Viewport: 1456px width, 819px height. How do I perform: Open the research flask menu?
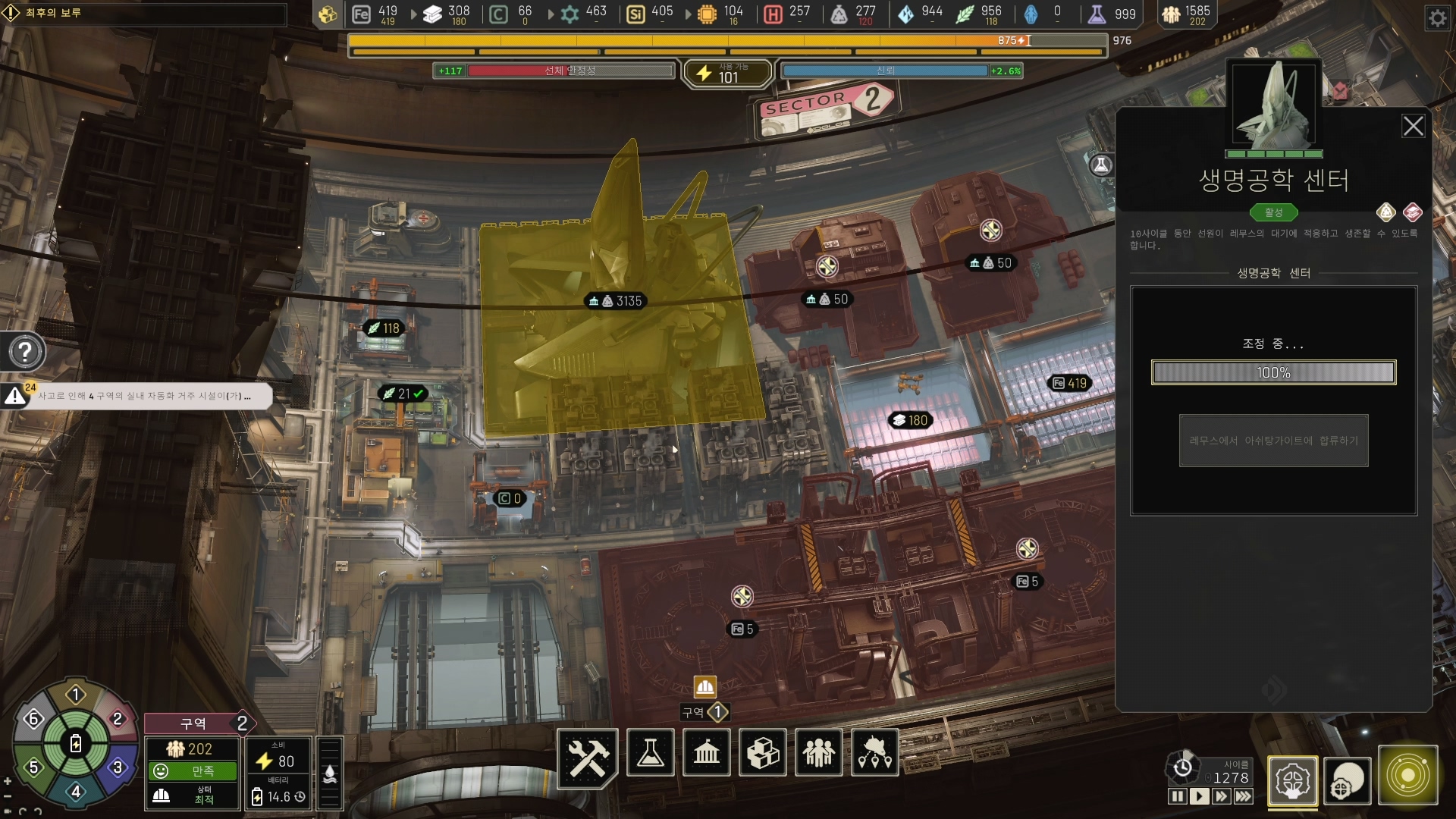click(x=651, y=753)
